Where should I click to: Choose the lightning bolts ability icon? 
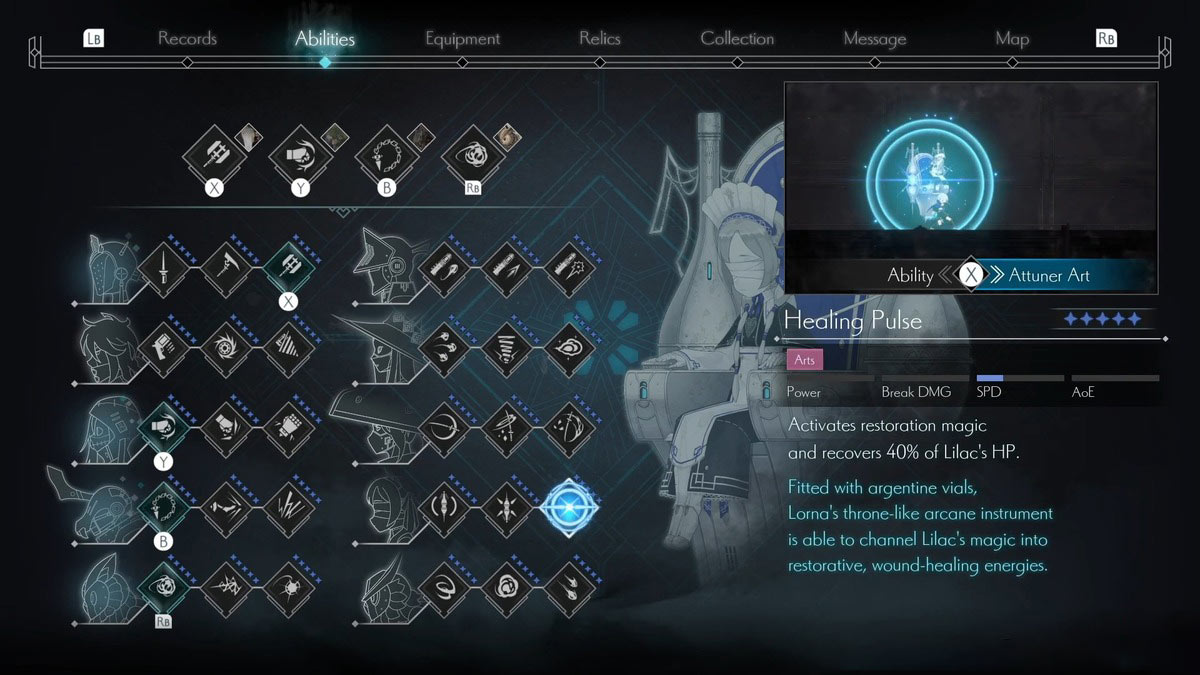coord(288,508)
